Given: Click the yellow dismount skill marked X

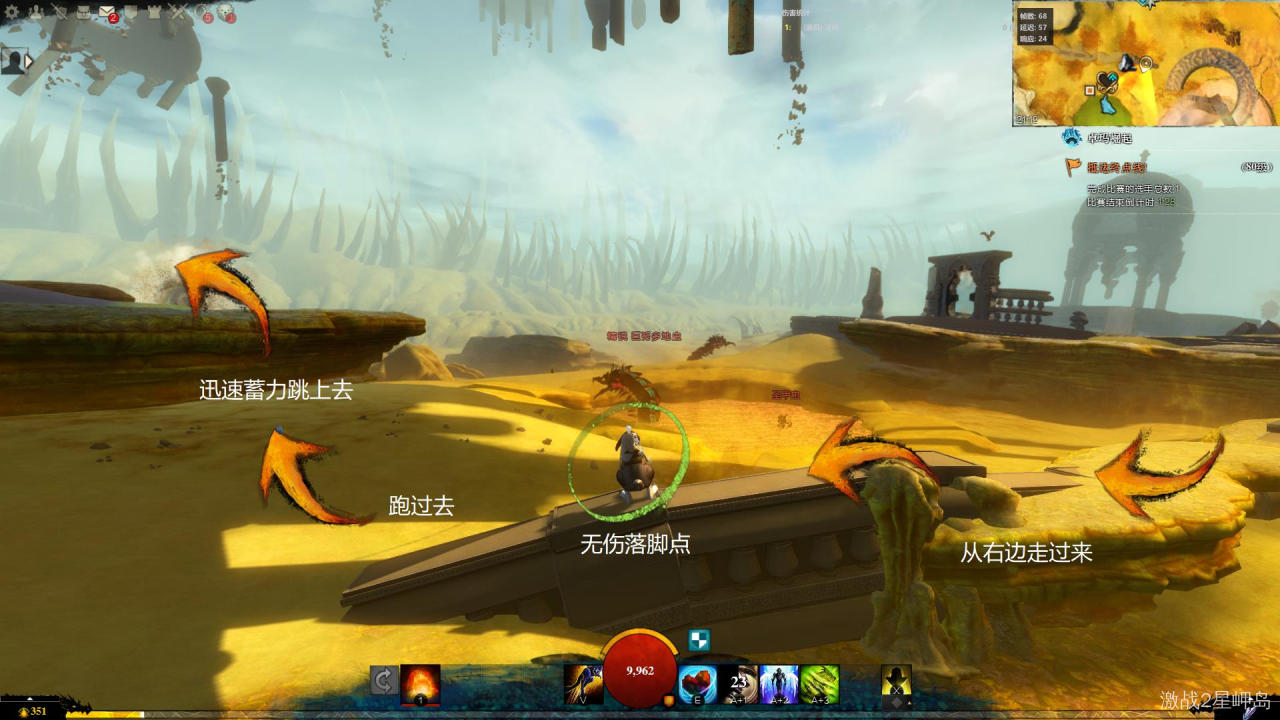Looking at the screenshot, I should [896, 683].
